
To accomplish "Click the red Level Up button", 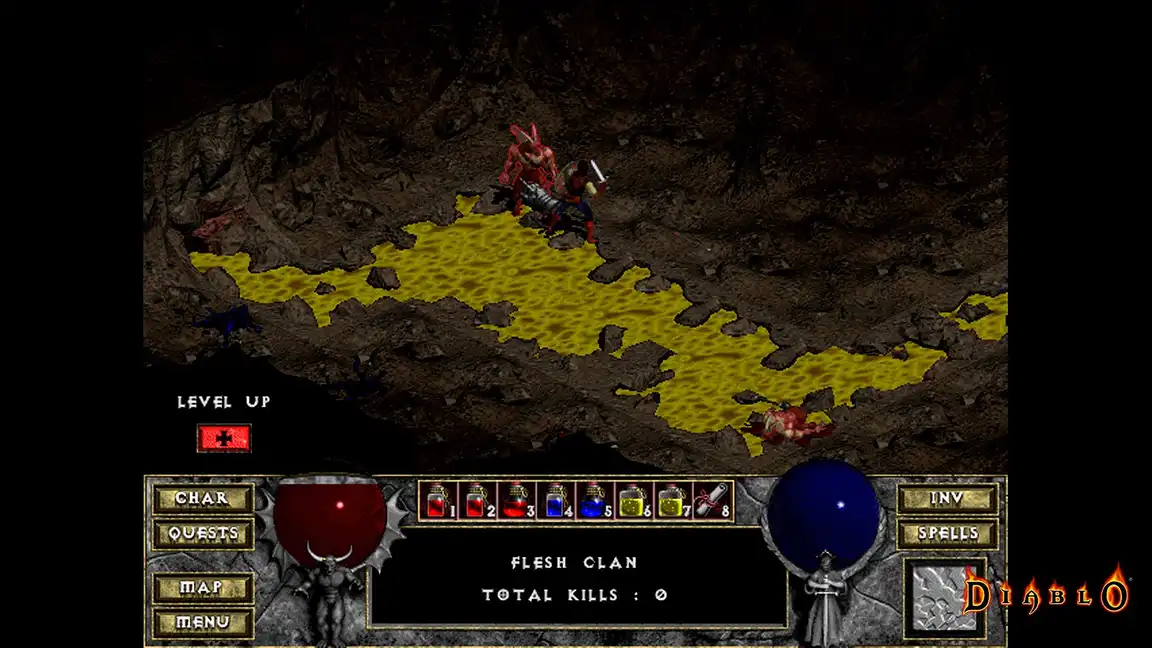I will [x=224, y=438].
